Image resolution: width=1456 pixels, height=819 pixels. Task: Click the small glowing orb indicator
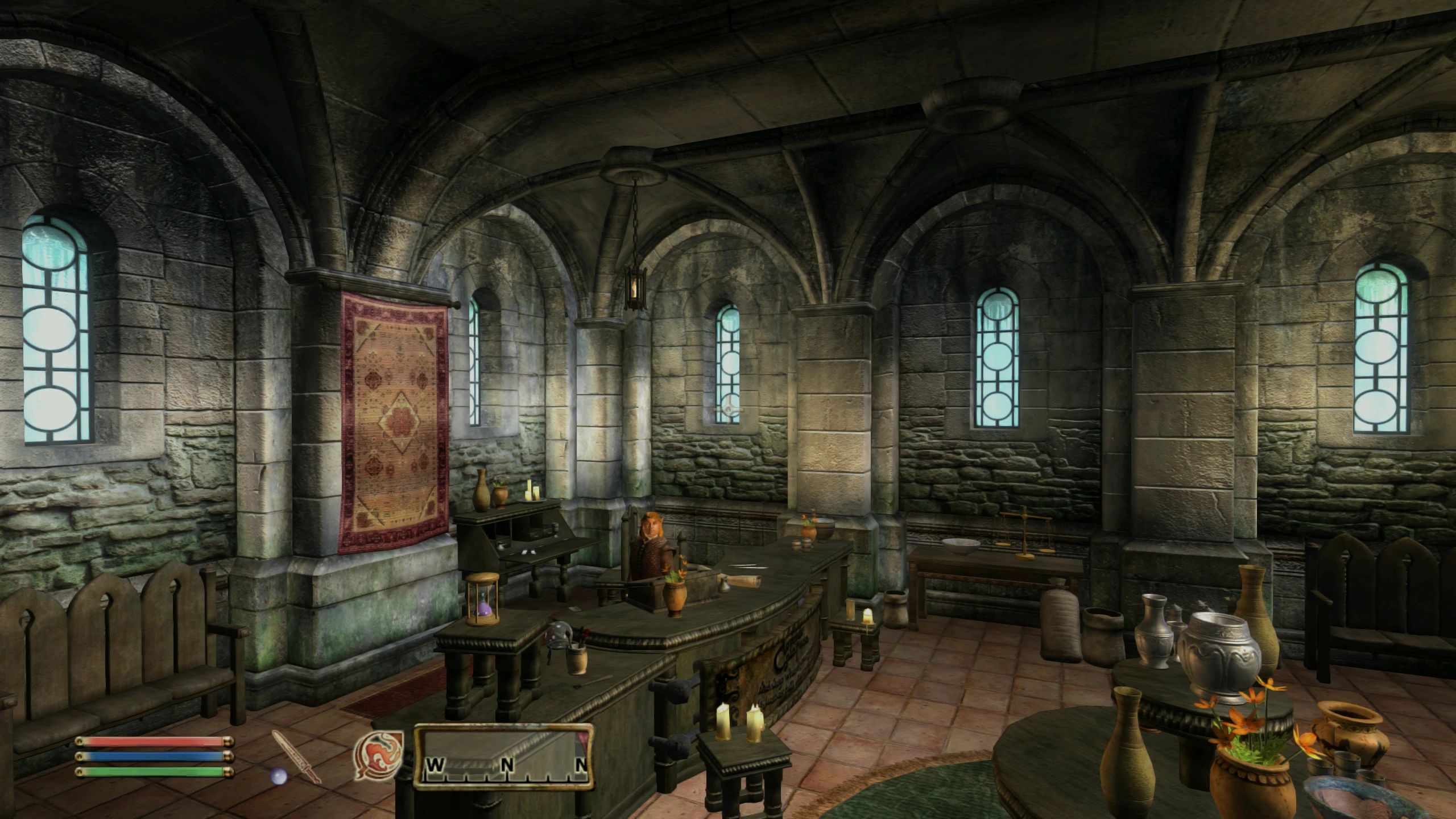coord(278,776)
